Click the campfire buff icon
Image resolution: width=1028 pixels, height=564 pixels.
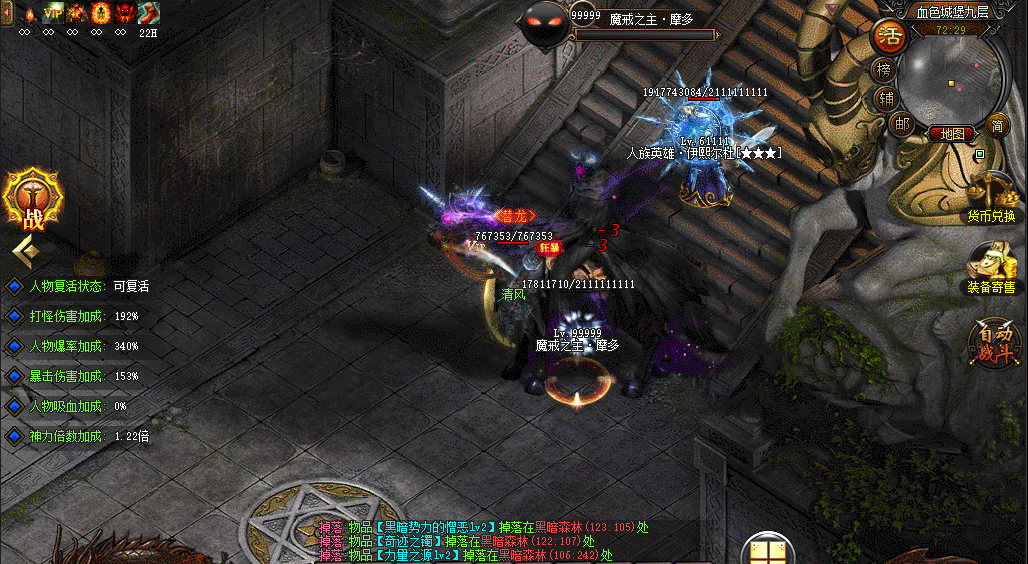[x=28, y=14]
